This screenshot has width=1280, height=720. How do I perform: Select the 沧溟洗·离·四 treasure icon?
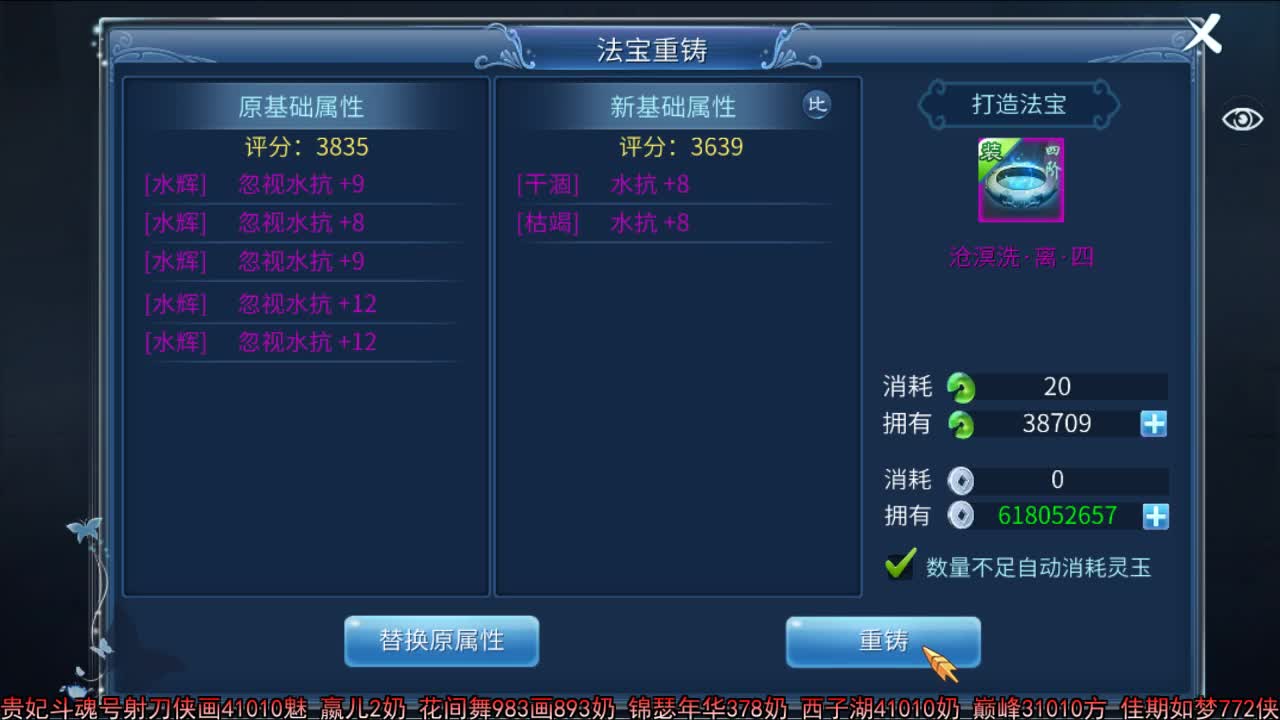coord(1020,180)
